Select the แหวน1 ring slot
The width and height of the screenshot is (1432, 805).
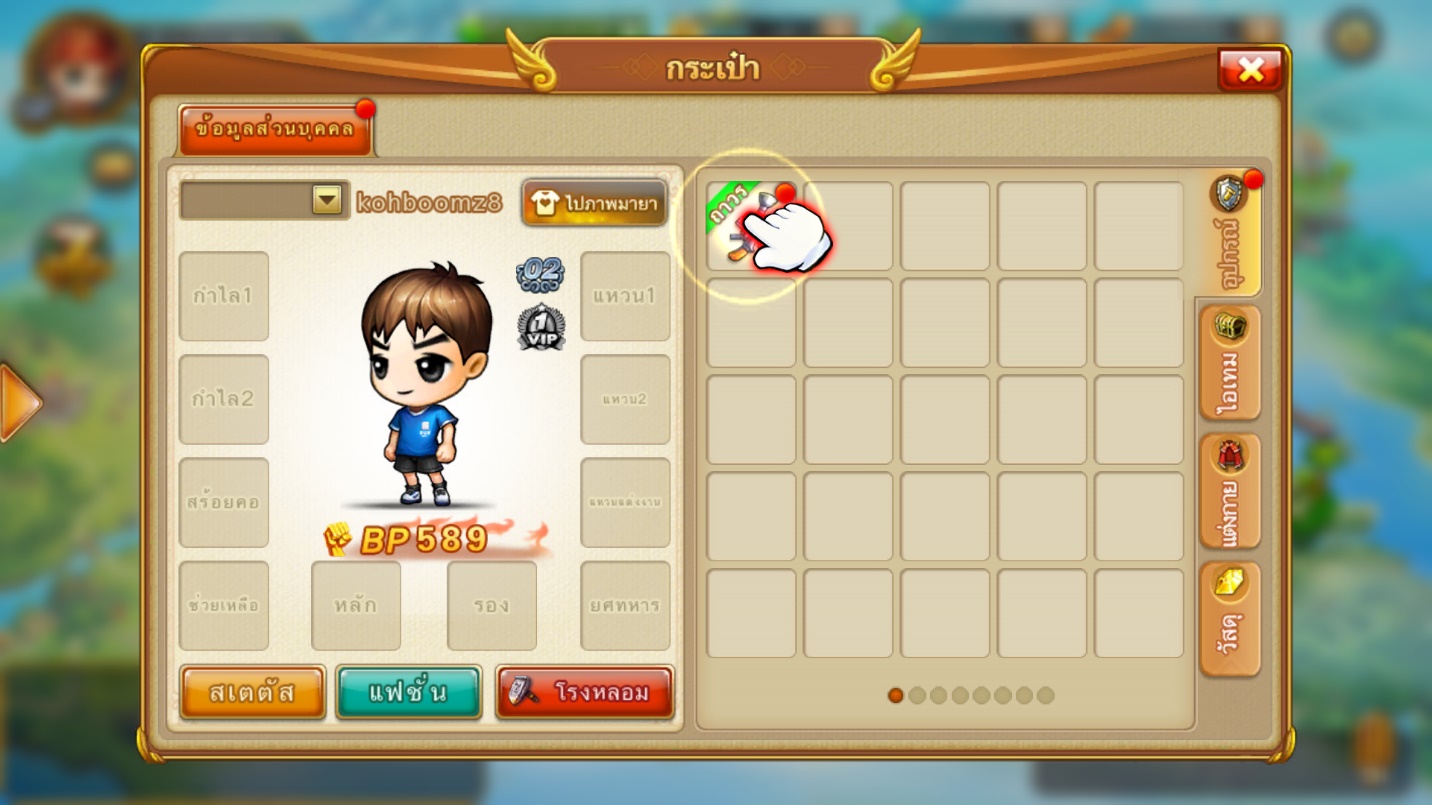click(625, 296)
